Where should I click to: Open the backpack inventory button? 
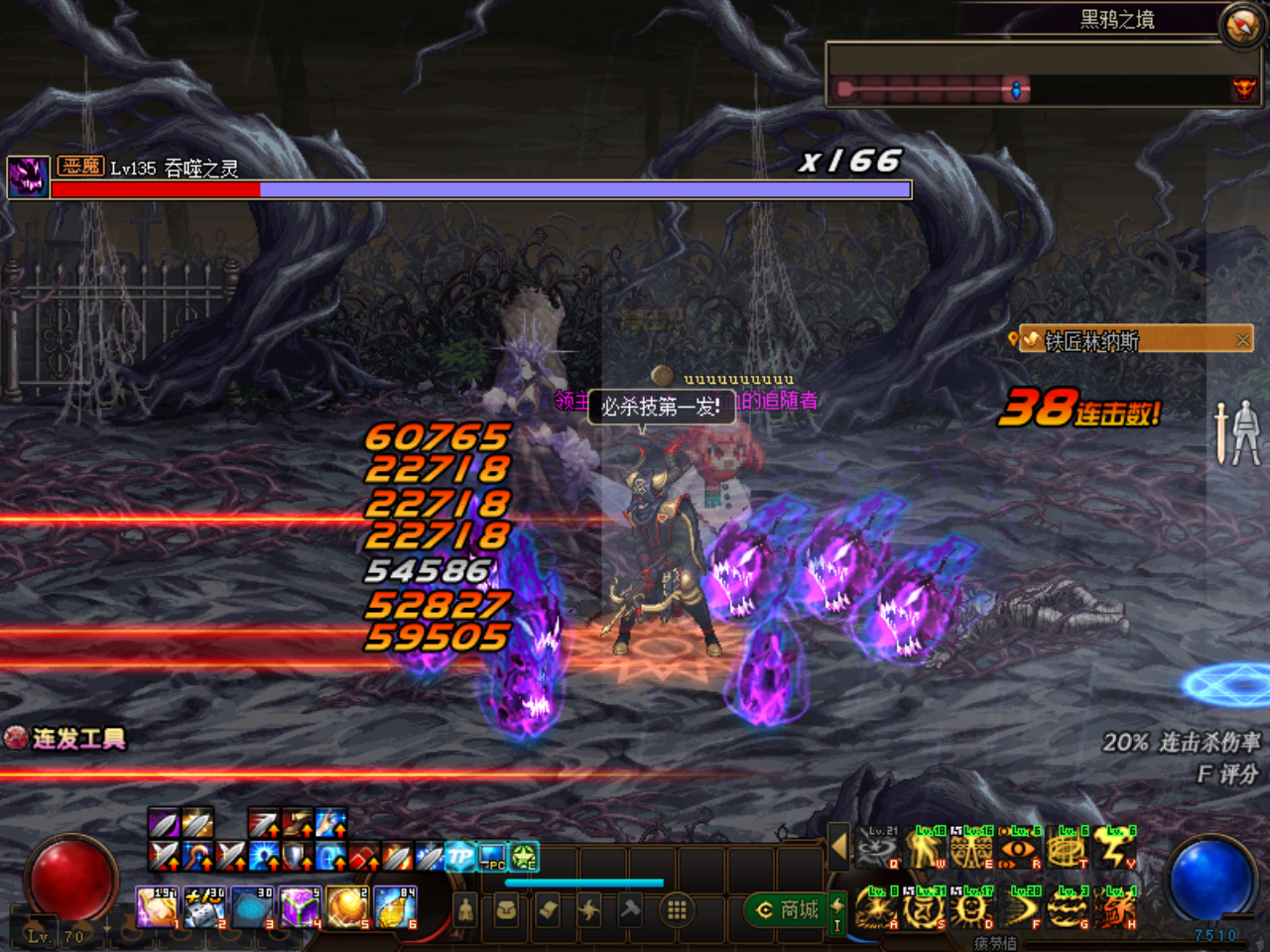[506, 909]
